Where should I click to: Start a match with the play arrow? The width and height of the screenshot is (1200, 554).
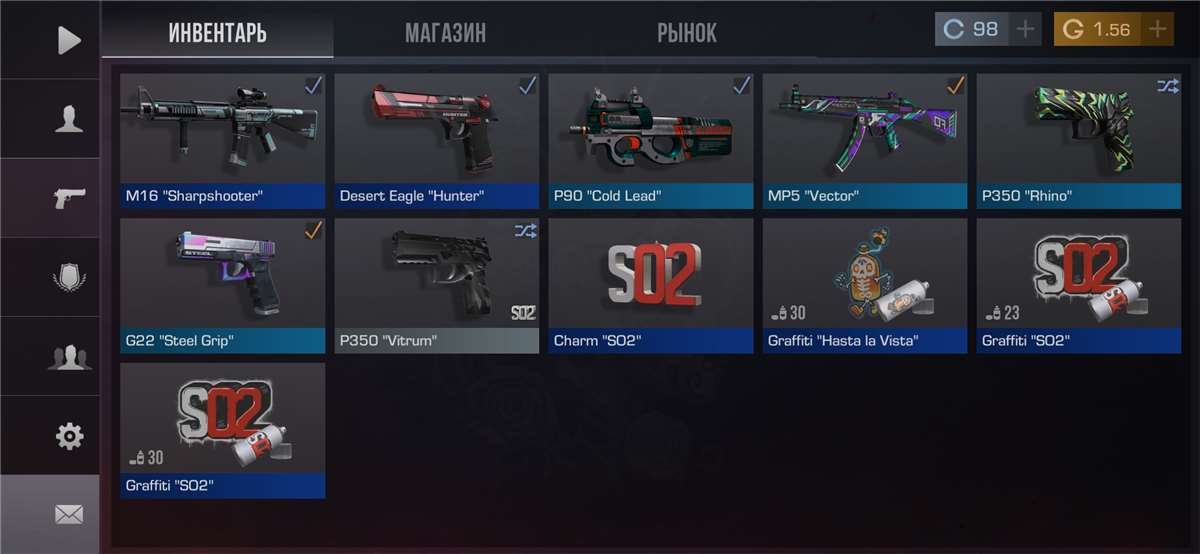pos(68,40)
